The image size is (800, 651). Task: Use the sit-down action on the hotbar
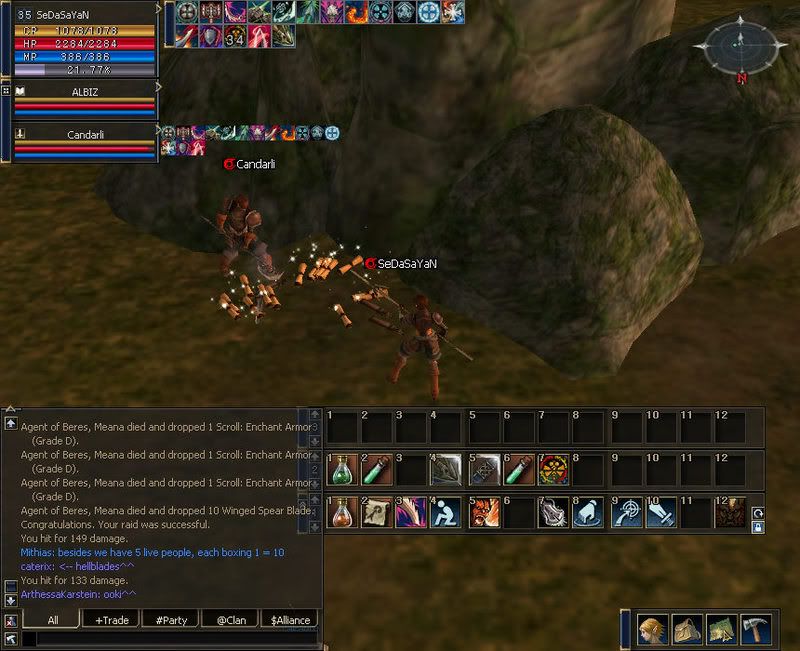coord(444,511)
